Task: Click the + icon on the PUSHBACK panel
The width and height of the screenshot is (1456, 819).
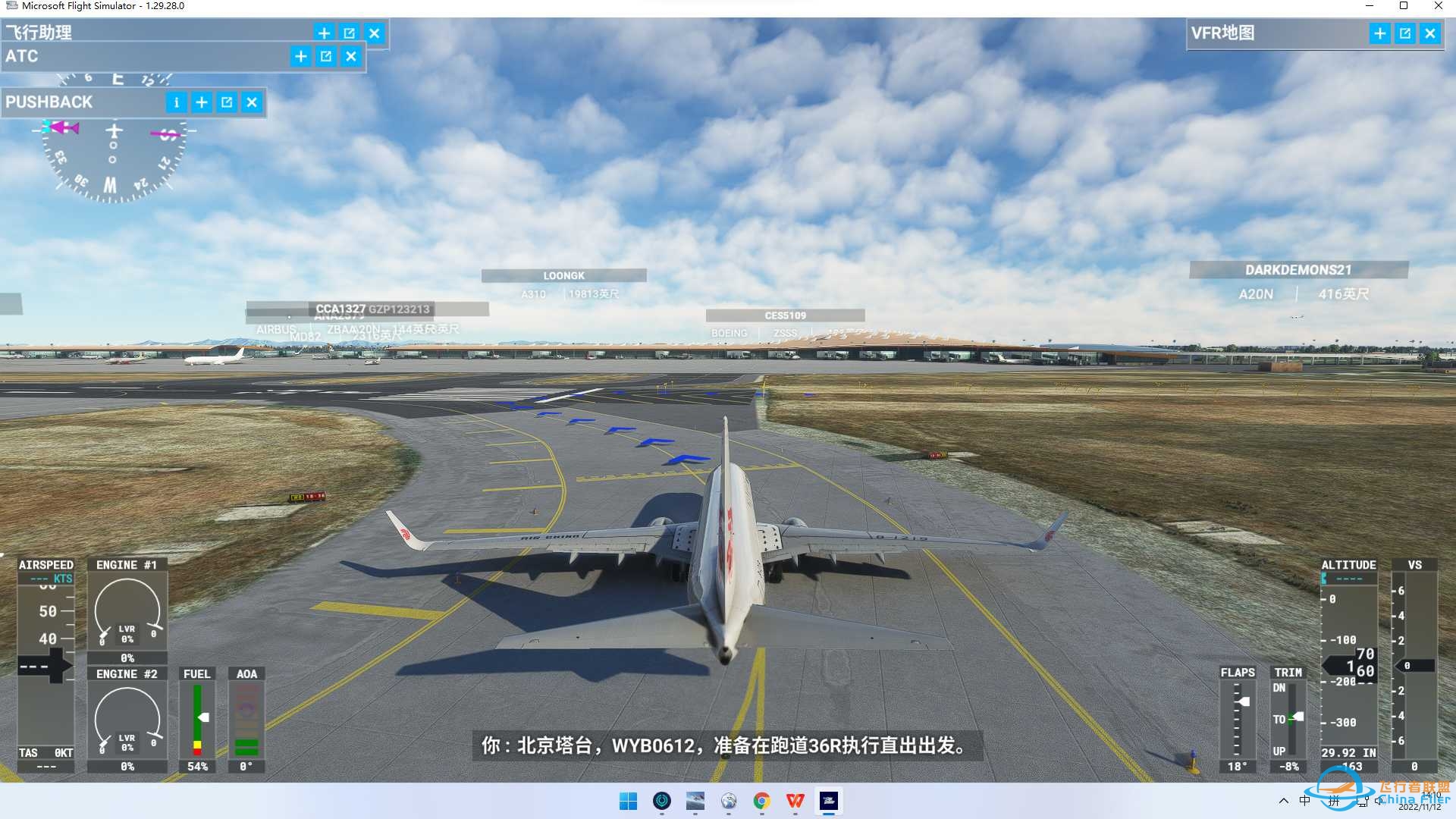Action: (201, 102)
